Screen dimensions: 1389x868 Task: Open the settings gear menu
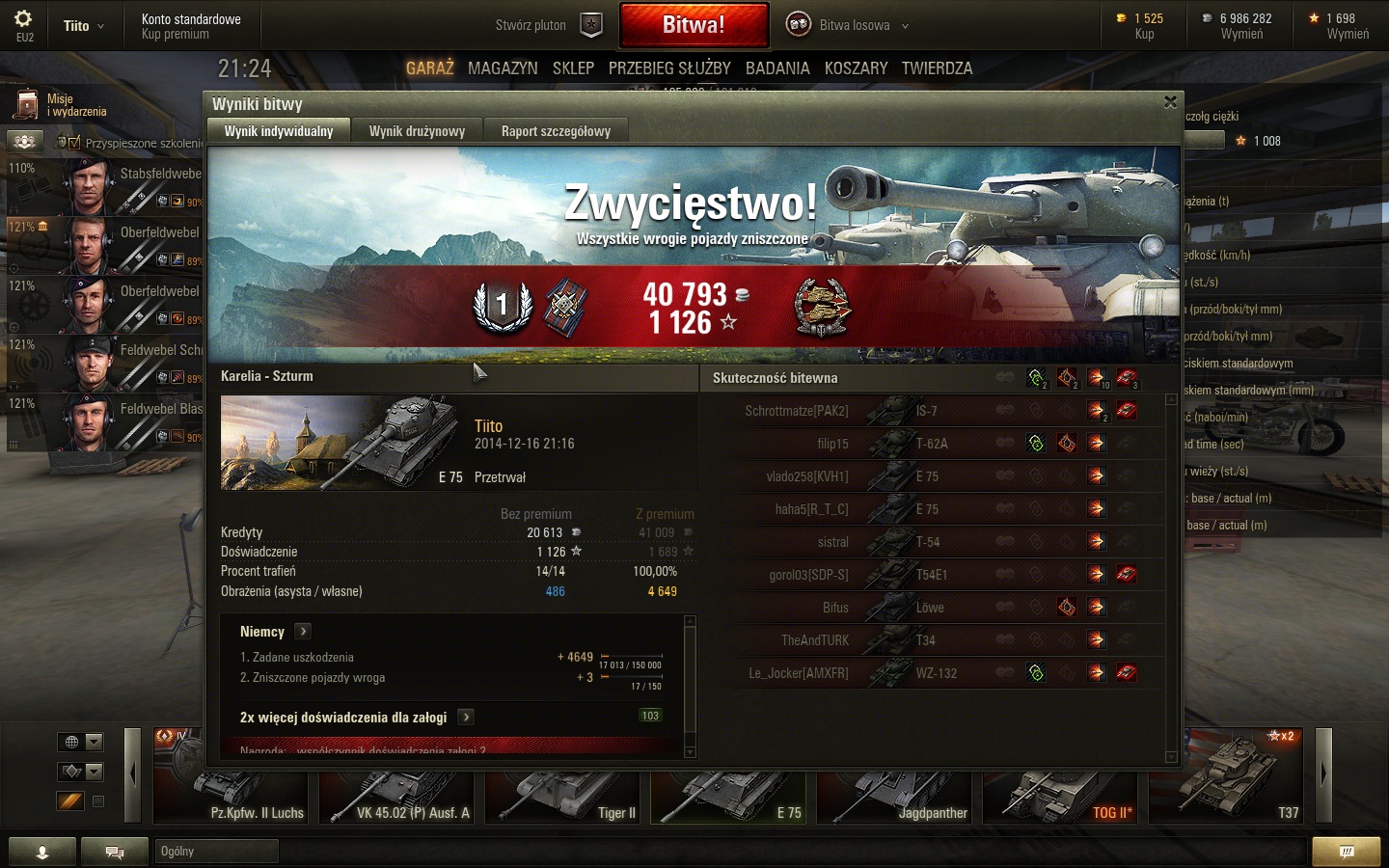24,19
